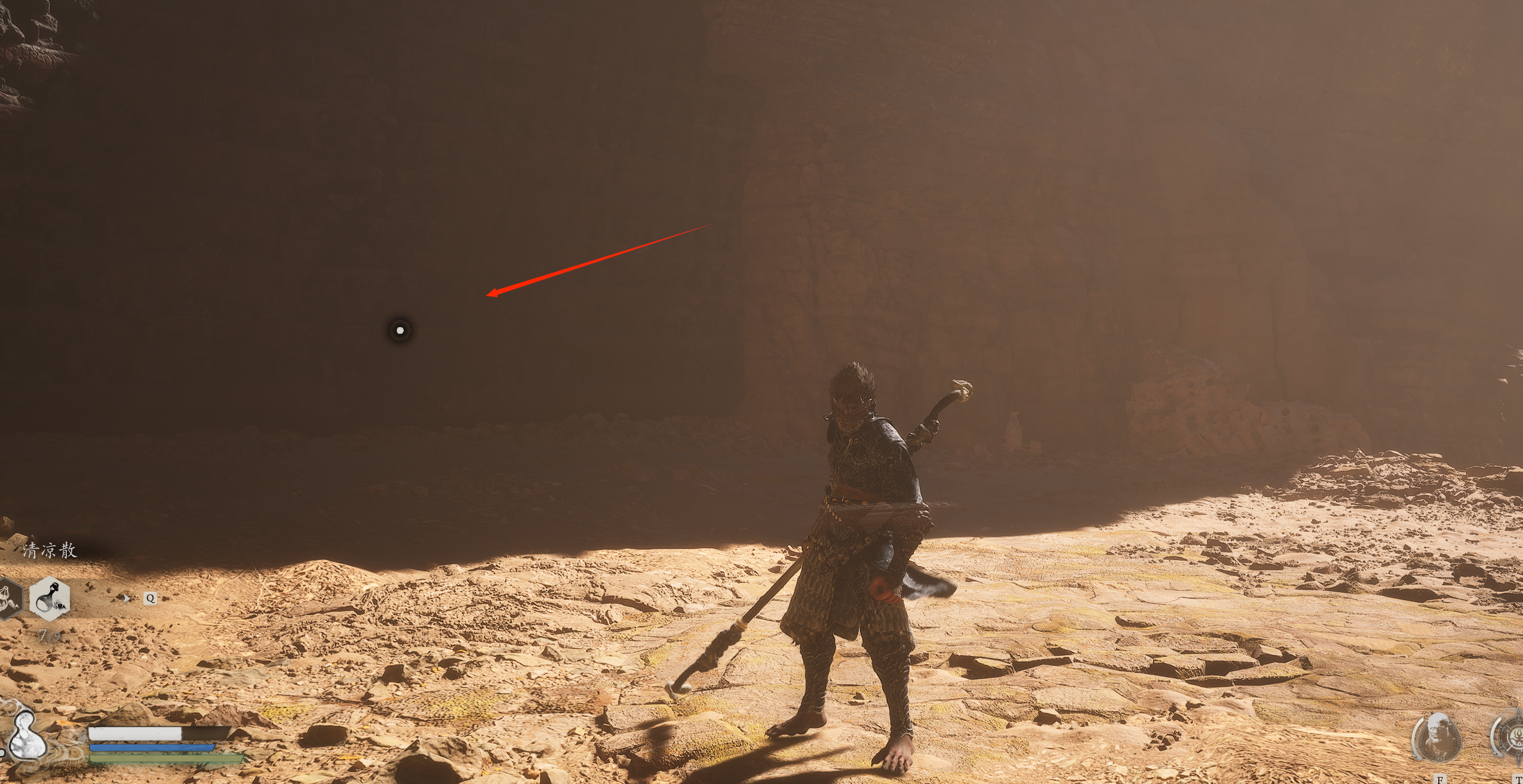The width and height of the screenshot is (1523, 784).
Task: Select the 清凉散 flask item slot
Action: (50, 598)
